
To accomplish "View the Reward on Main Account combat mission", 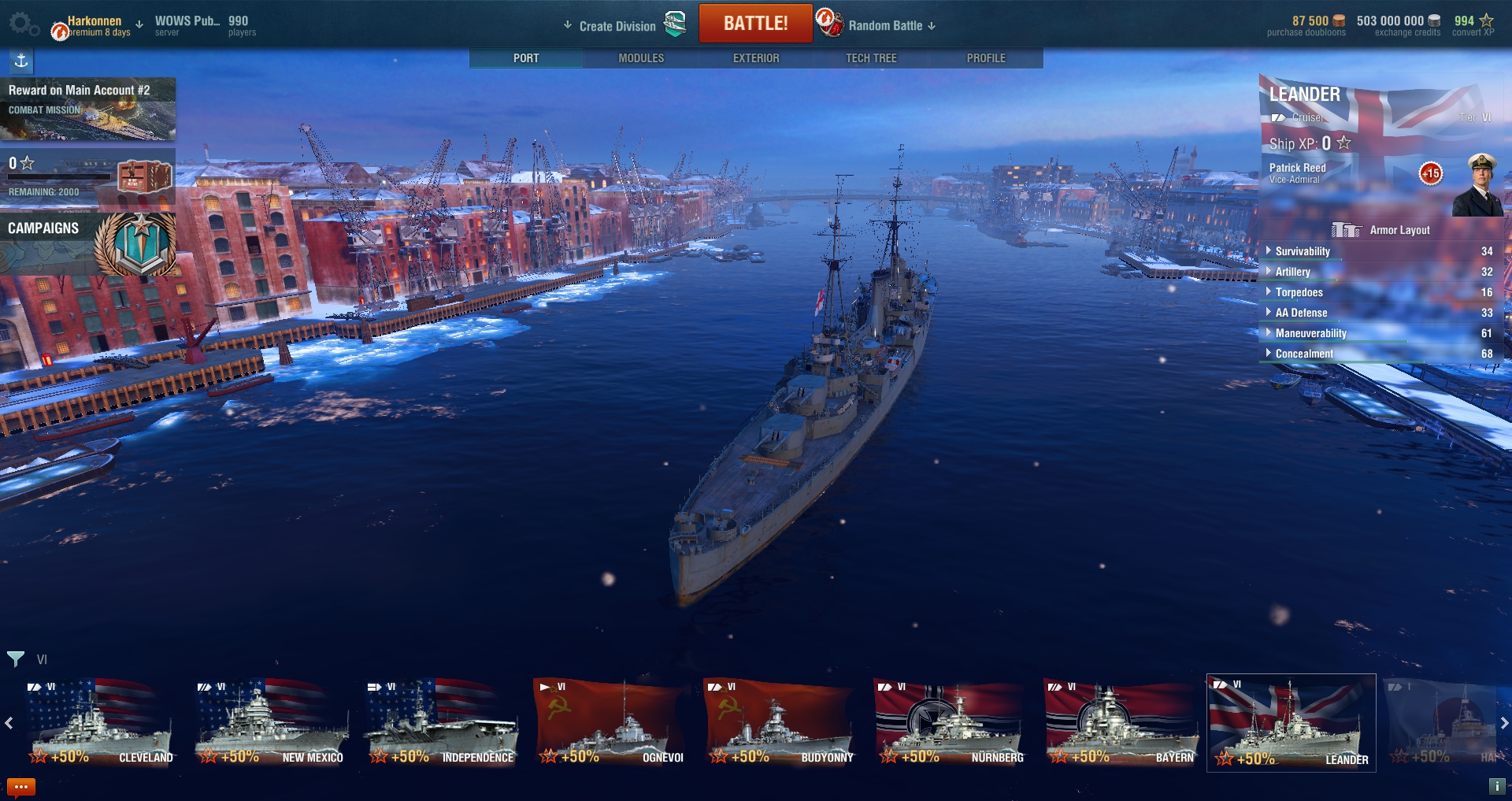I will click(x=87, y=109).
